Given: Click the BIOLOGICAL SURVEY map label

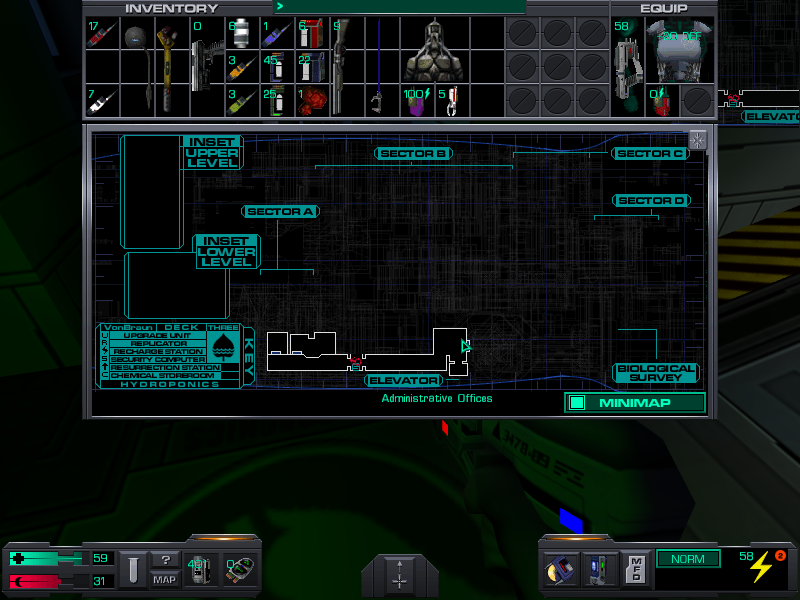Looking at the screenshot, I should click(655, 374).
